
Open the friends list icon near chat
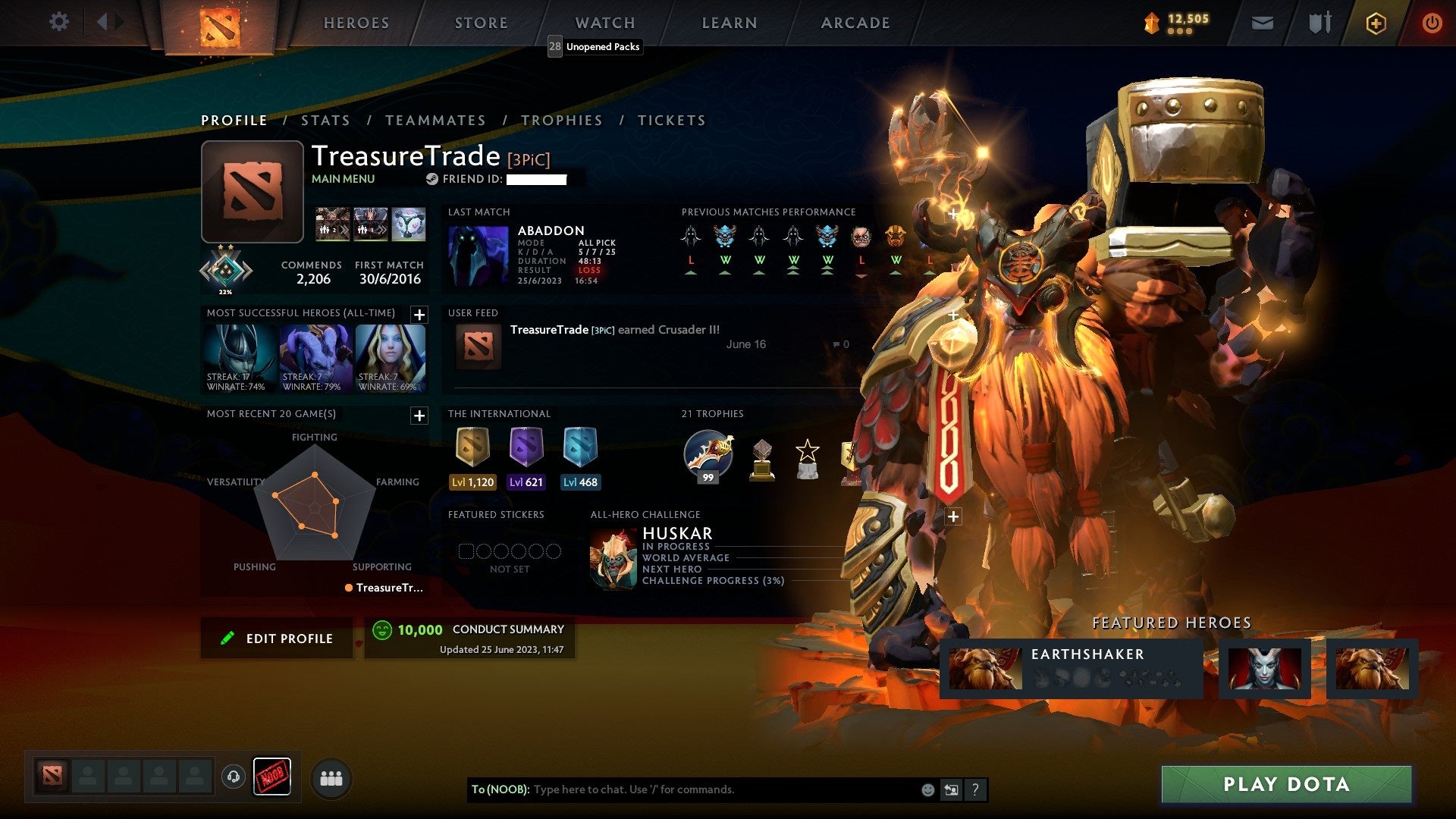tap(331, 778)
